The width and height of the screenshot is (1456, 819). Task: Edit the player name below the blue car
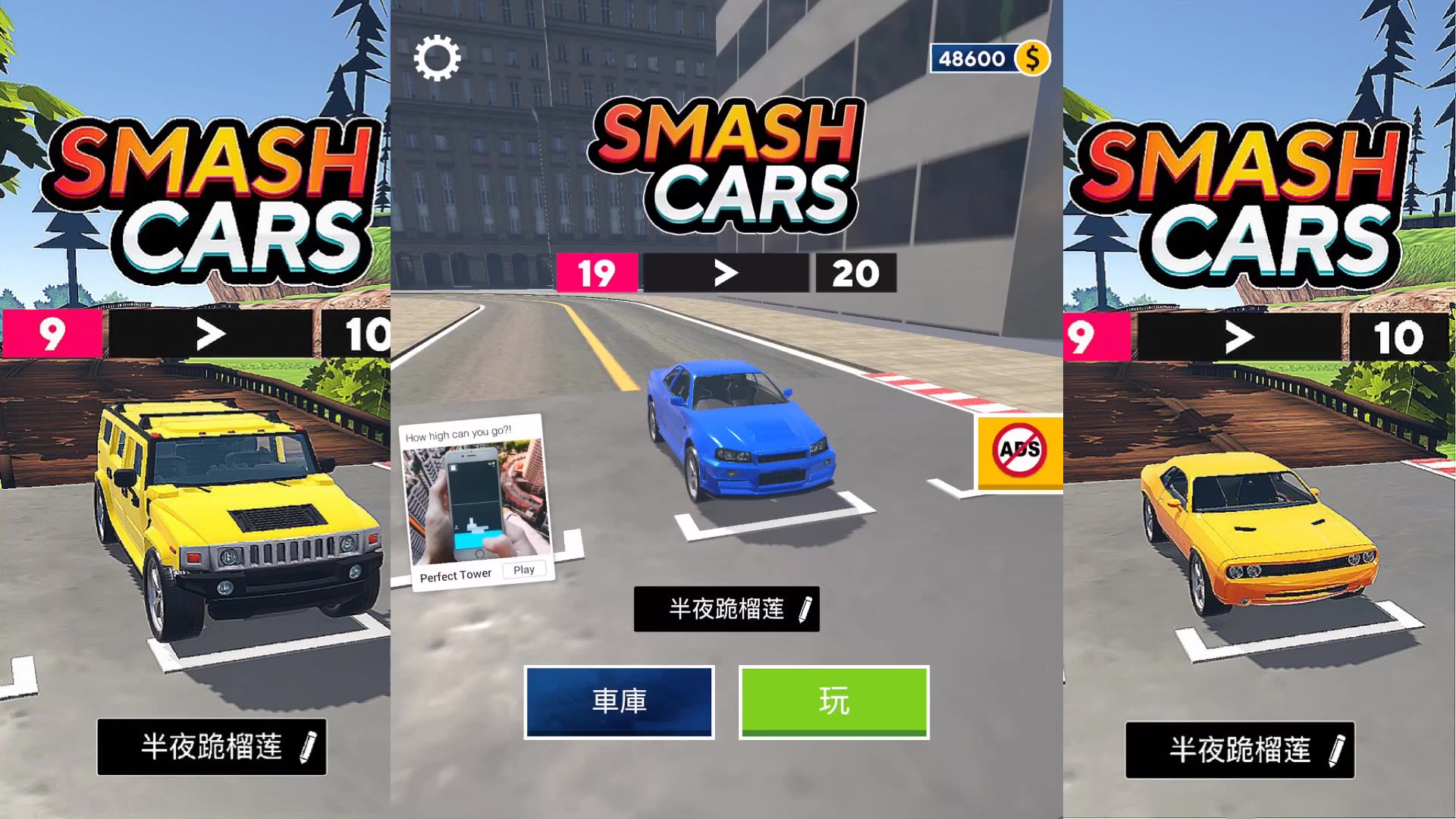click(x=805, y=609)
